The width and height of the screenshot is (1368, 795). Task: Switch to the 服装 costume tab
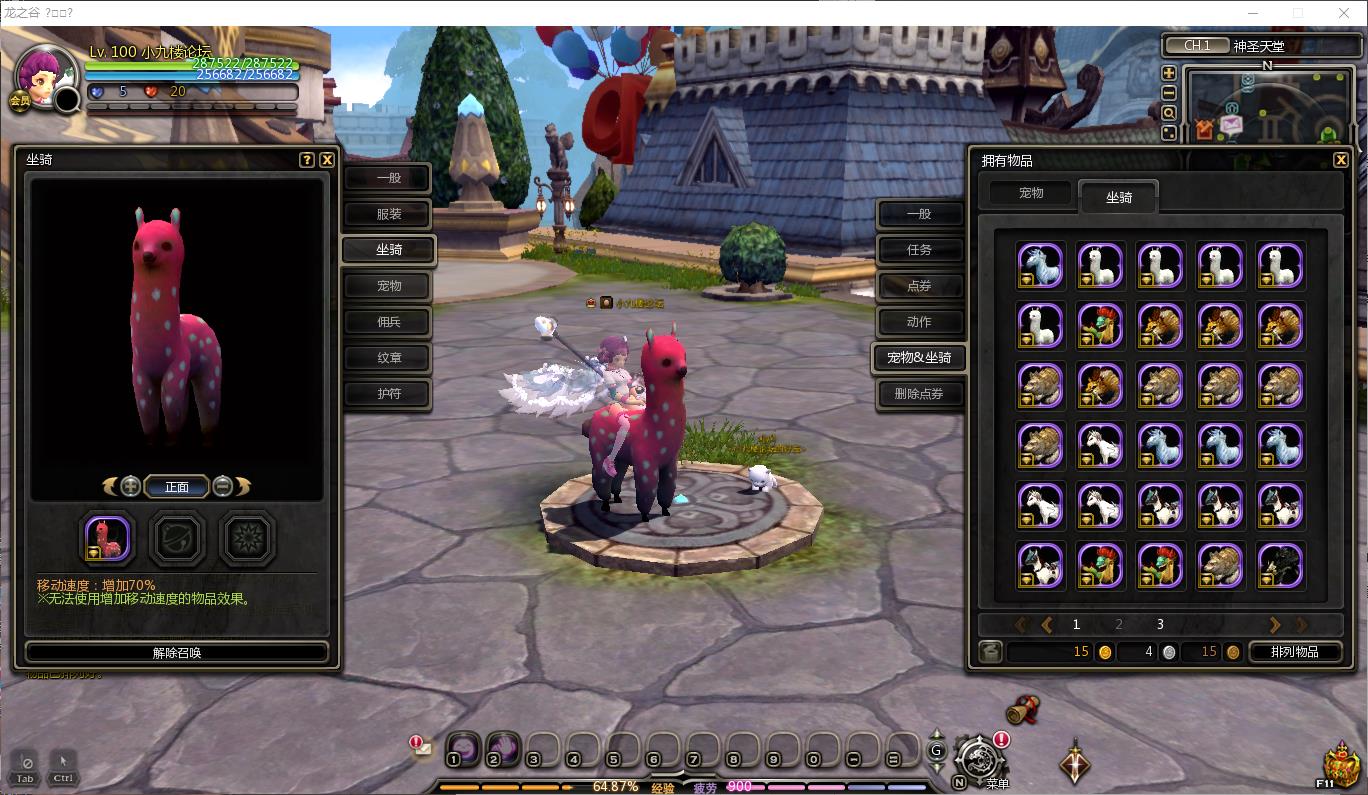point(388,214)
